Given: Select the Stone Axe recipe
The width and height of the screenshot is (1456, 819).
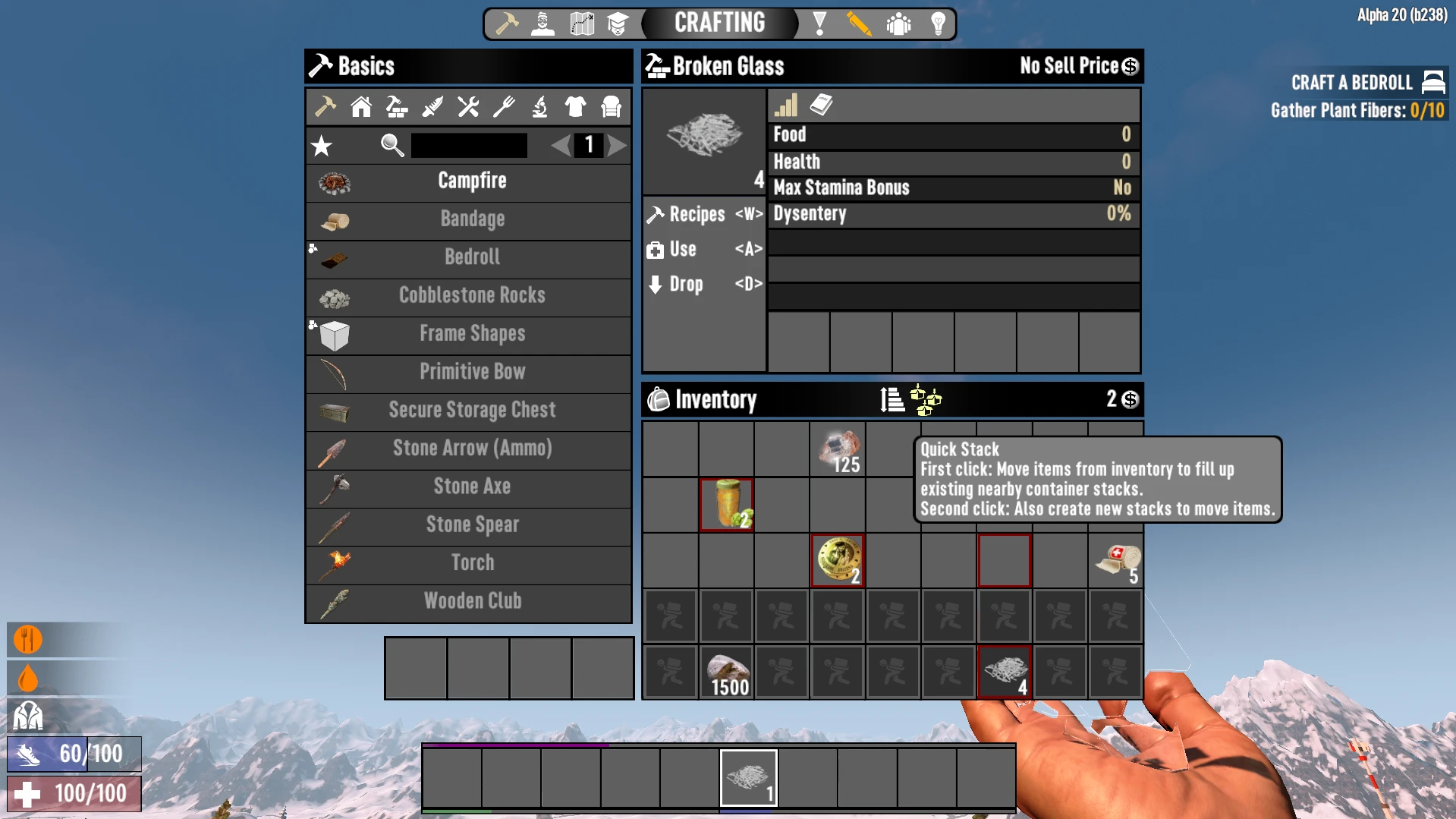Looking at the screenshot, I should (x=470, y=487).
